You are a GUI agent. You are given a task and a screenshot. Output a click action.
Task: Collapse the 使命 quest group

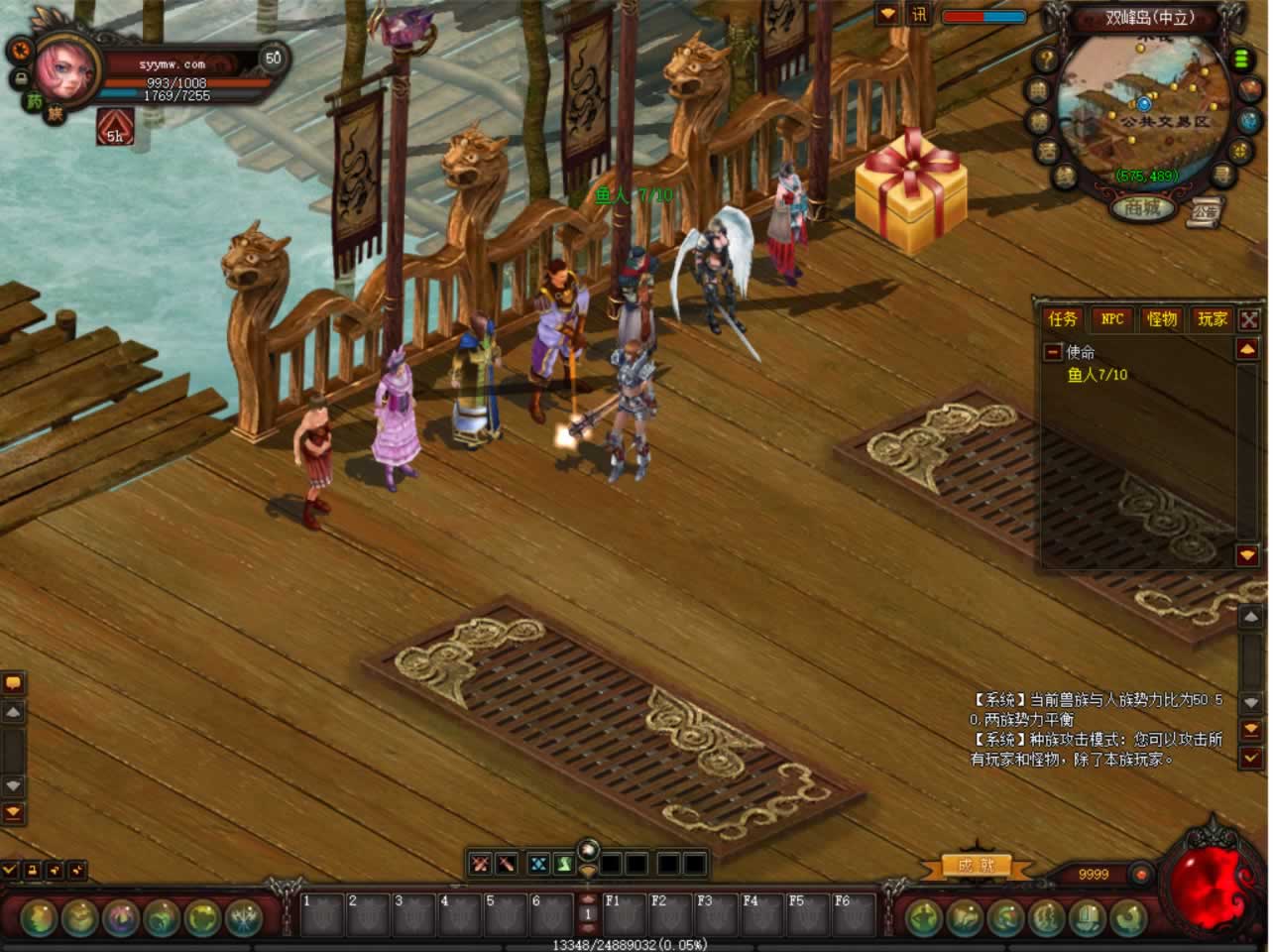tap(1053, 352)
